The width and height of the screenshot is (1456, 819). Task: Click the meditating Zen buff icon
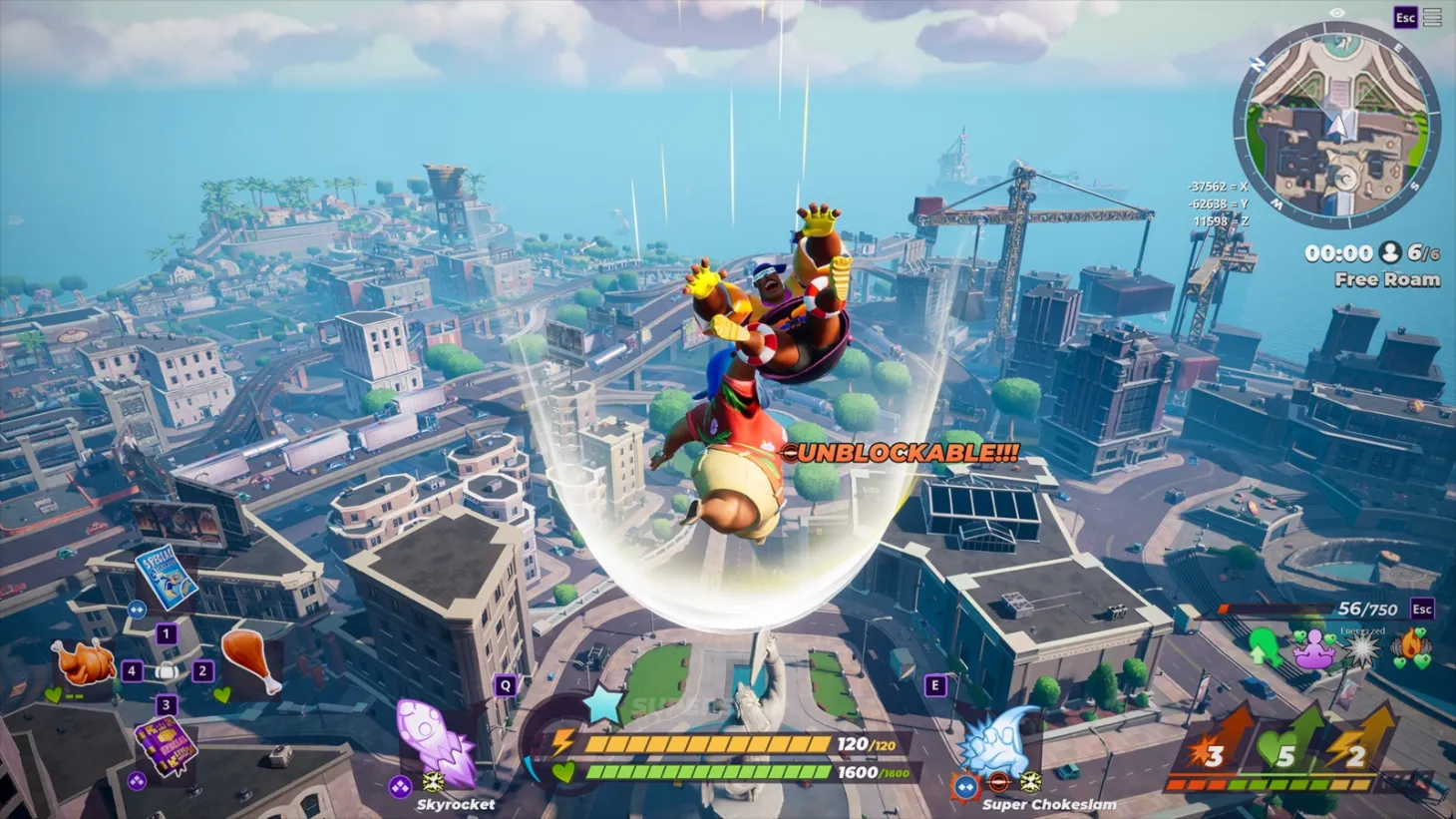(x=1314, y=649)
